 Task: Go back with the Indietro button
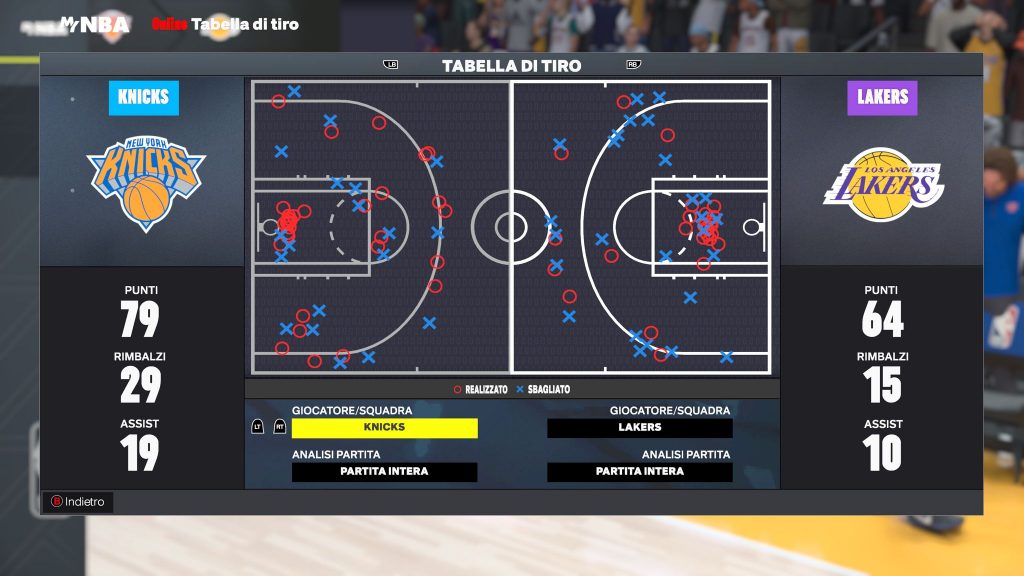point(78,501)
